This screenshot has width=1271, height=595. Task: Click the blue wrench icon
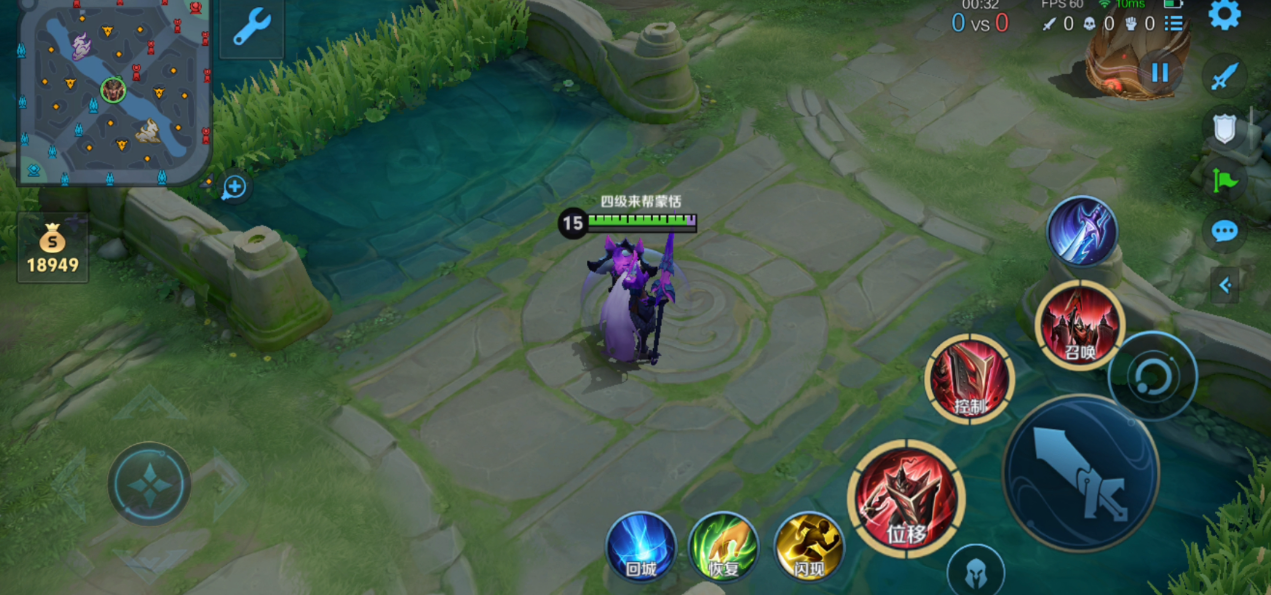point(251,27)
